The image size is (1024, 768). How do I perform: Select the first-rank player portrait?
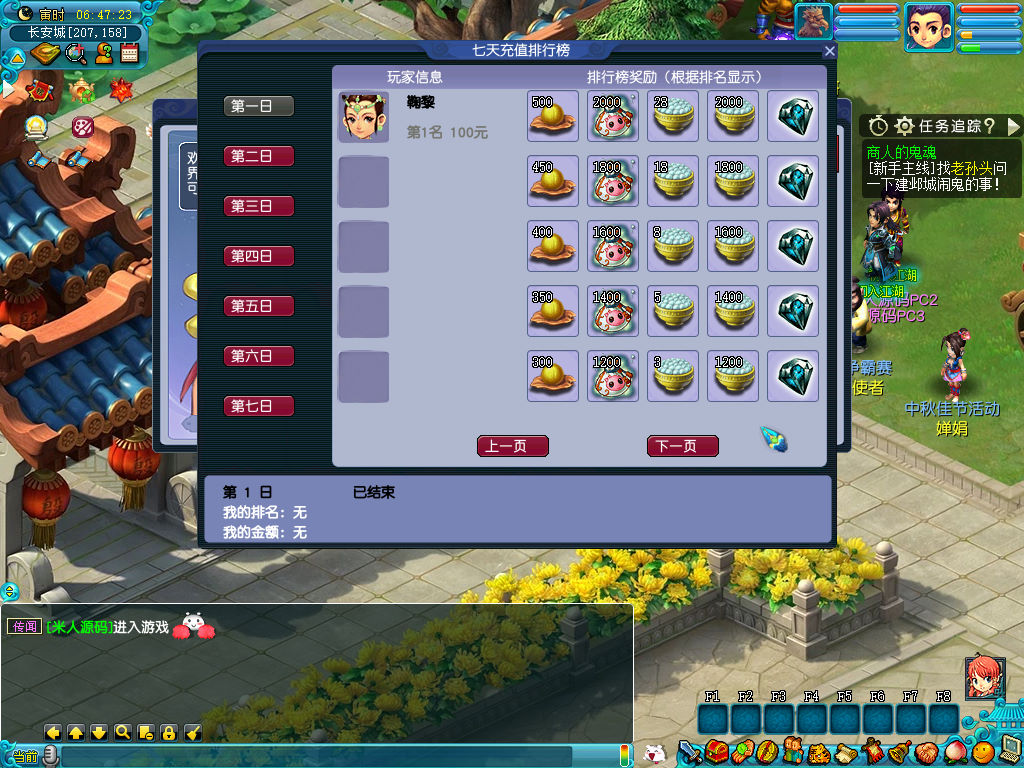tap(363, 117)
